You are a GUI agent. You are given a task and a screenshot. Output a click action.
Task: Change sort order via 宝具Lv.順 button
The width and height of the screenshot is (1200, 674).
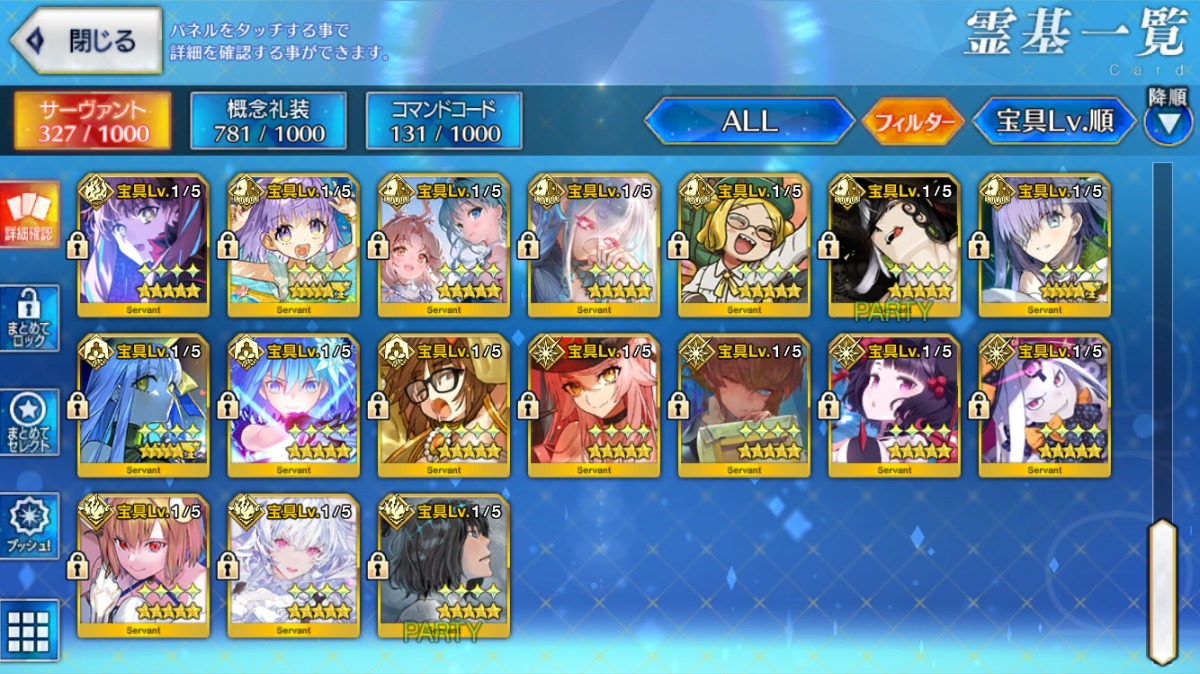[x=1054, y=121]
